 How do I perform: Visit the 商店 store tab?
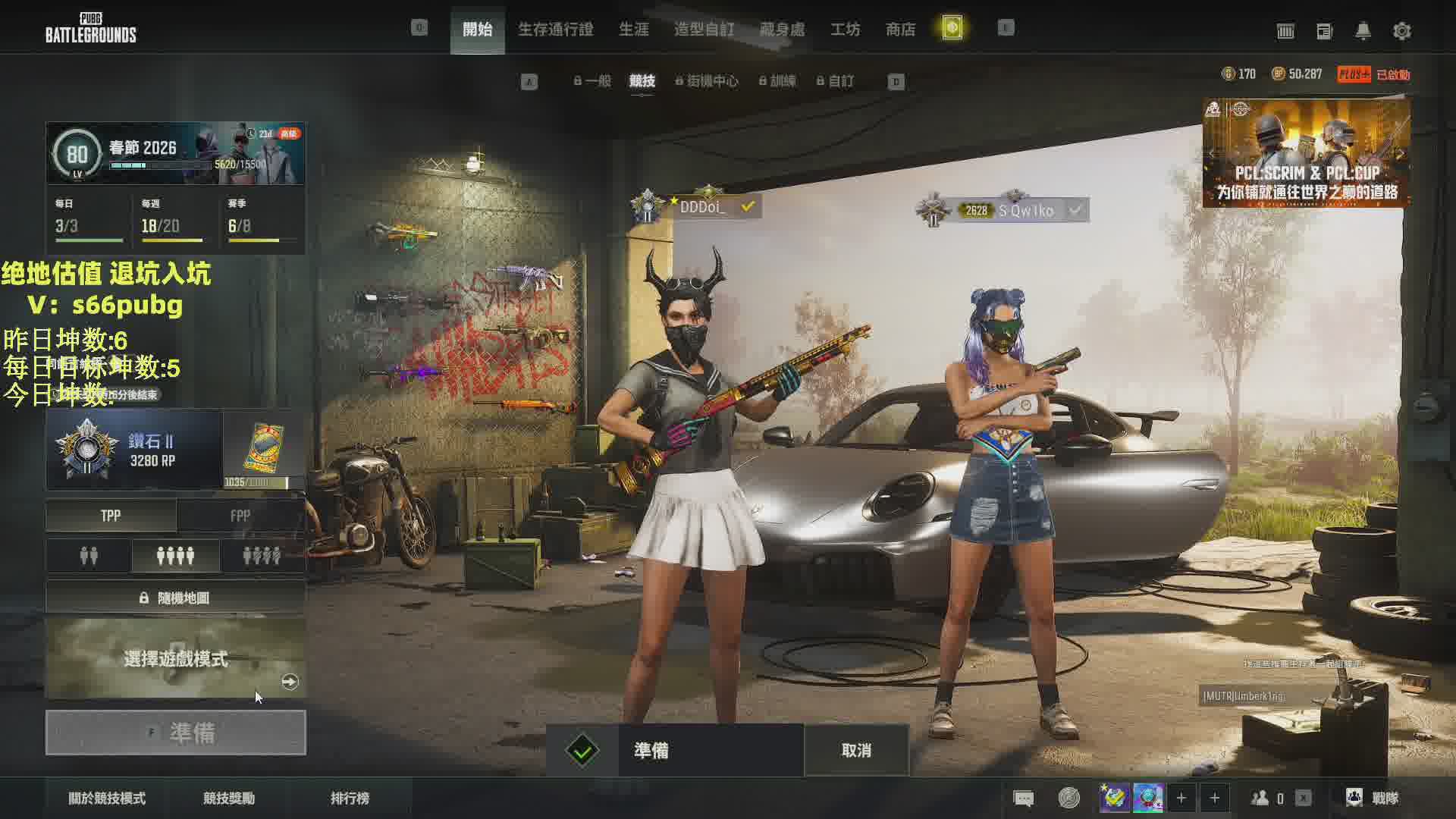900,30
